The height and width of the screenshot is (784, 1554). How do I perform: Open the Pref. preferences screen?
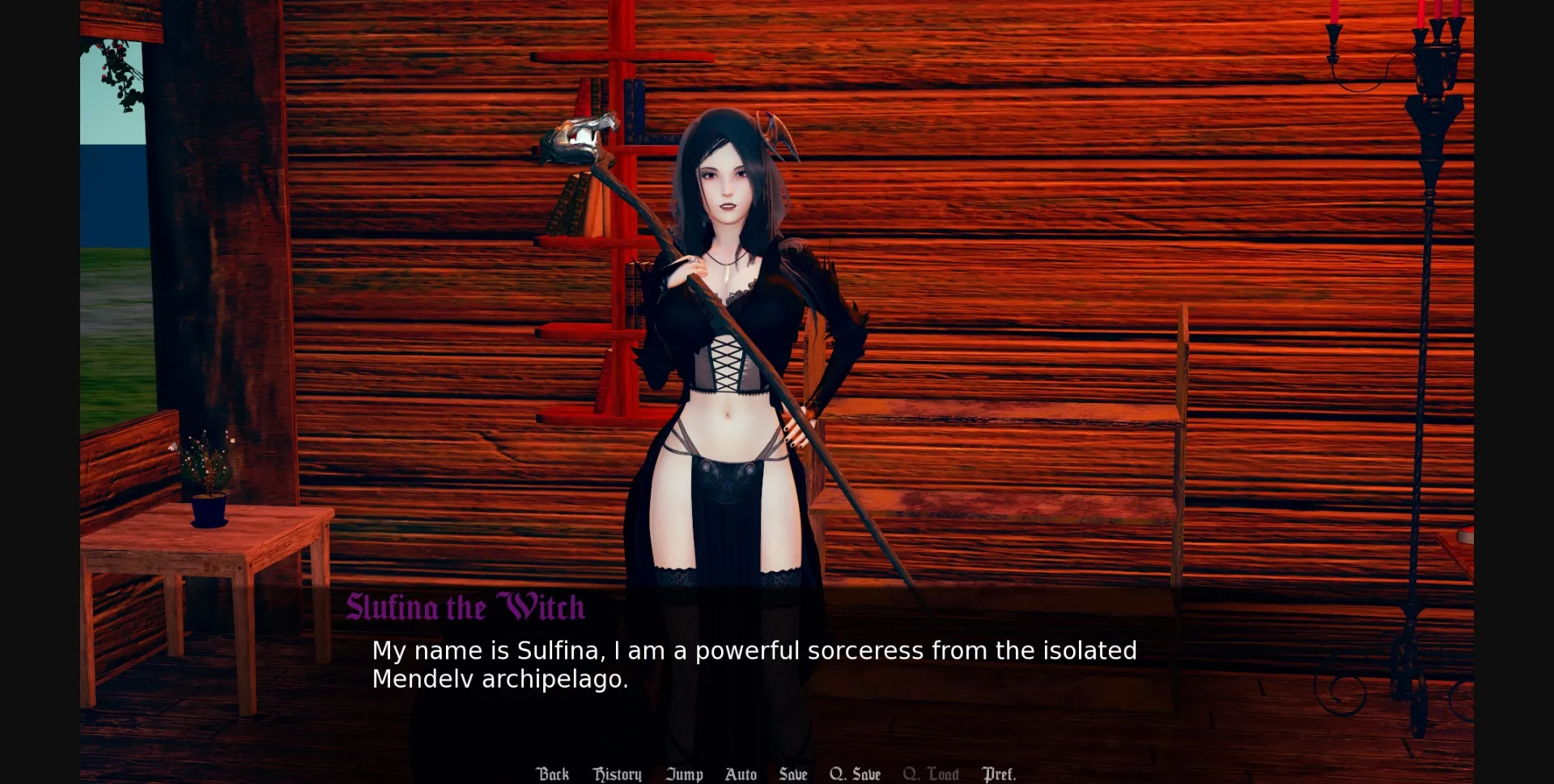click(x=1000, y=773)
